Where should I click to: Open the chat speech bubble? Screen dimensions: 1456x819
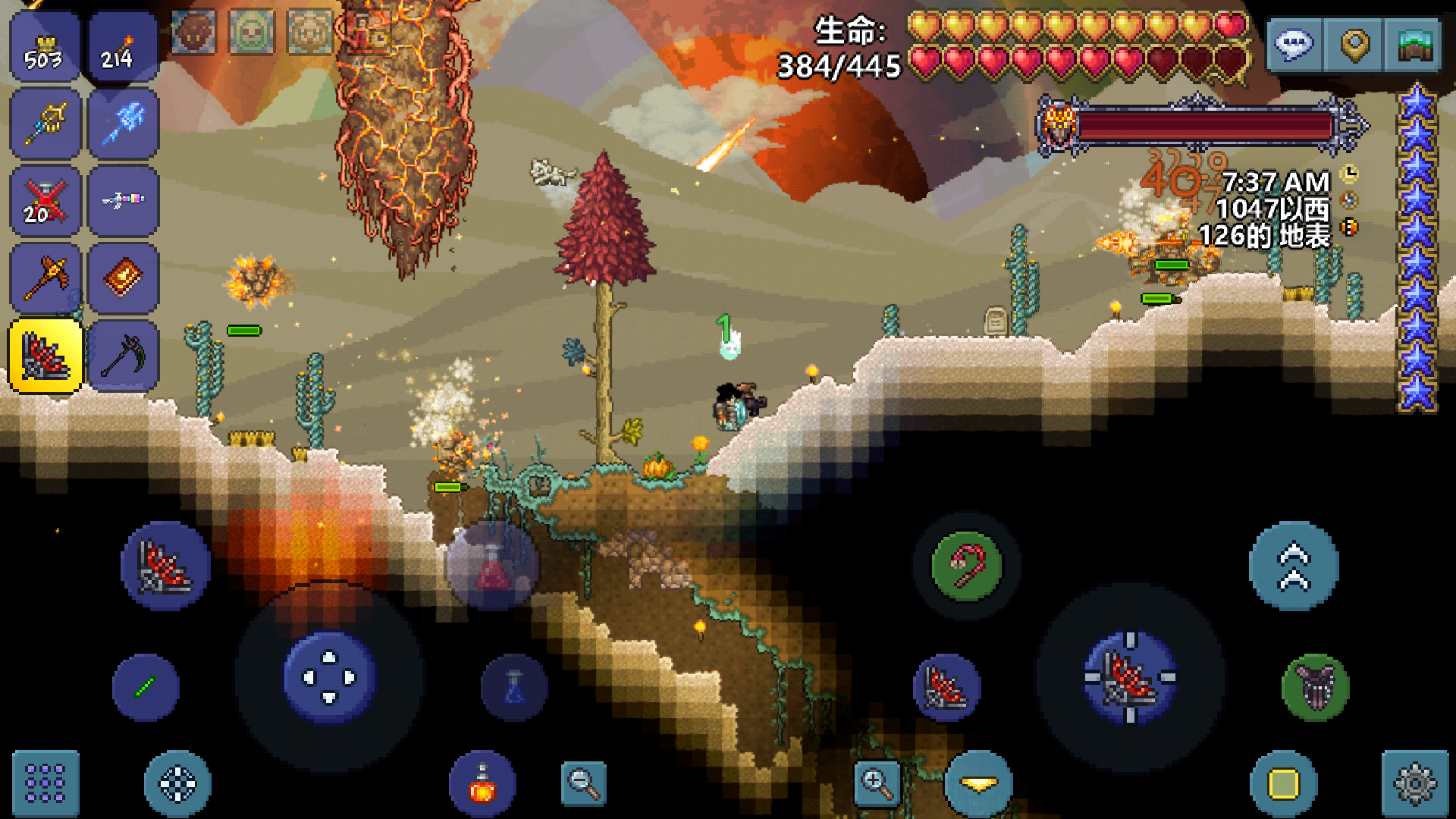tap(1294, 45)
